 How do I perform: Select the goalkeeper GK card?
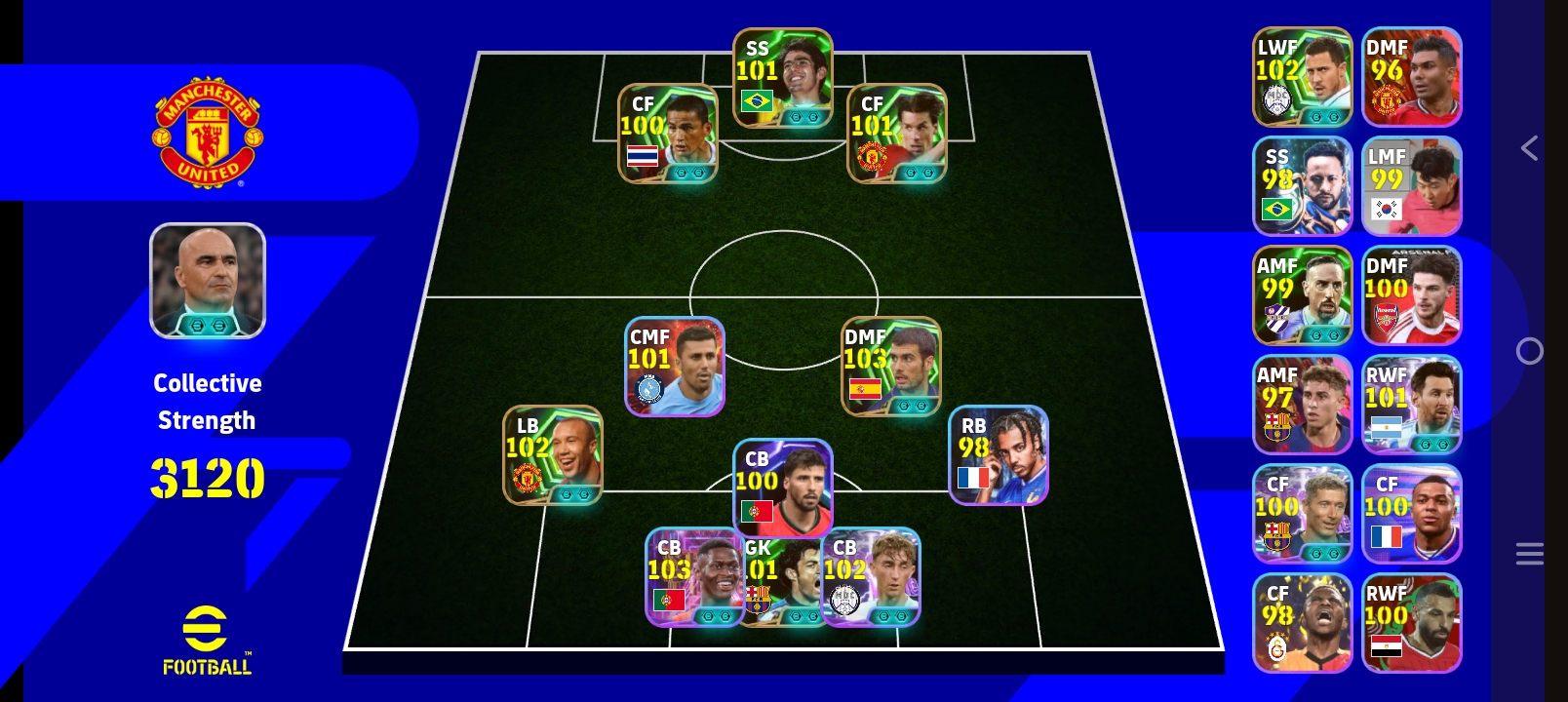(782, 585)
